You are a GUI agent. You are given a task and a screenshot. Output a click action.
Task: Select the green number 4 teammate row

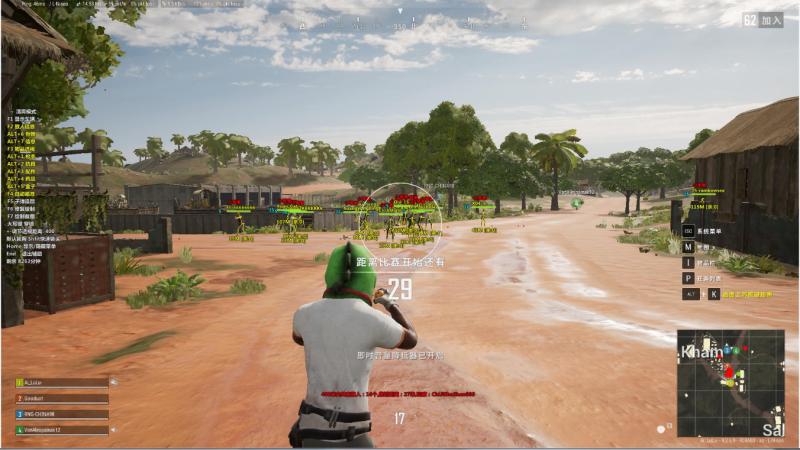(x=62, y=430)
